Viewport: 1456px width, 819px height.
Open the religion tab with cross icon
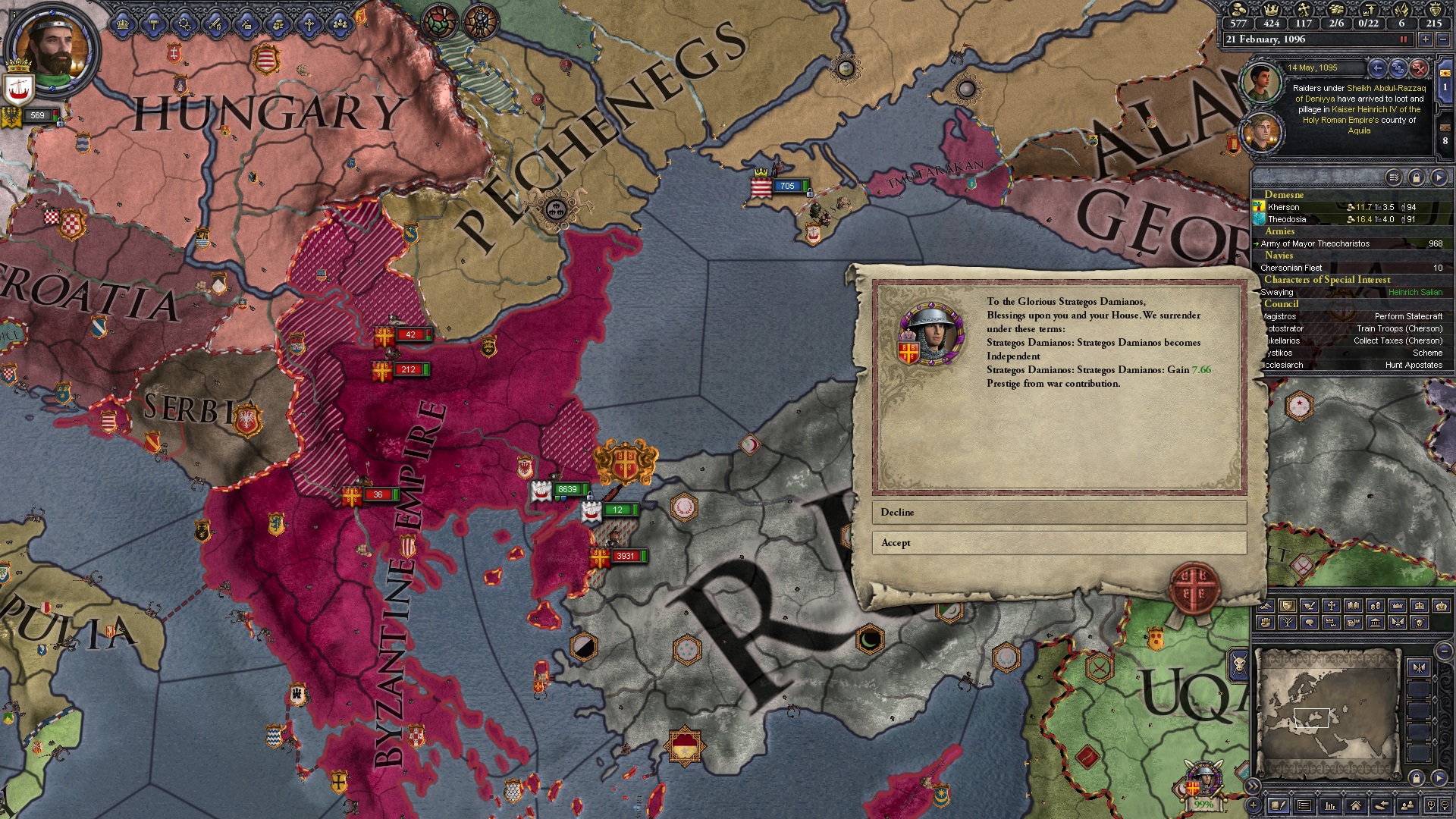click(309, 24)
